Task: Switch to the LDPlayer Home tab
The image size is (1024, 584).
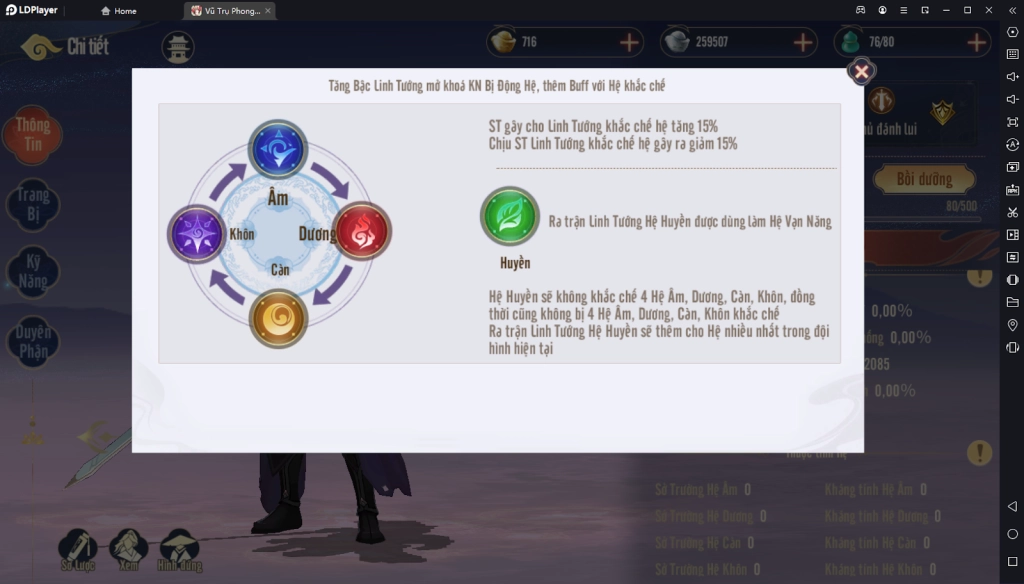Action: click(x=119, y=11)
